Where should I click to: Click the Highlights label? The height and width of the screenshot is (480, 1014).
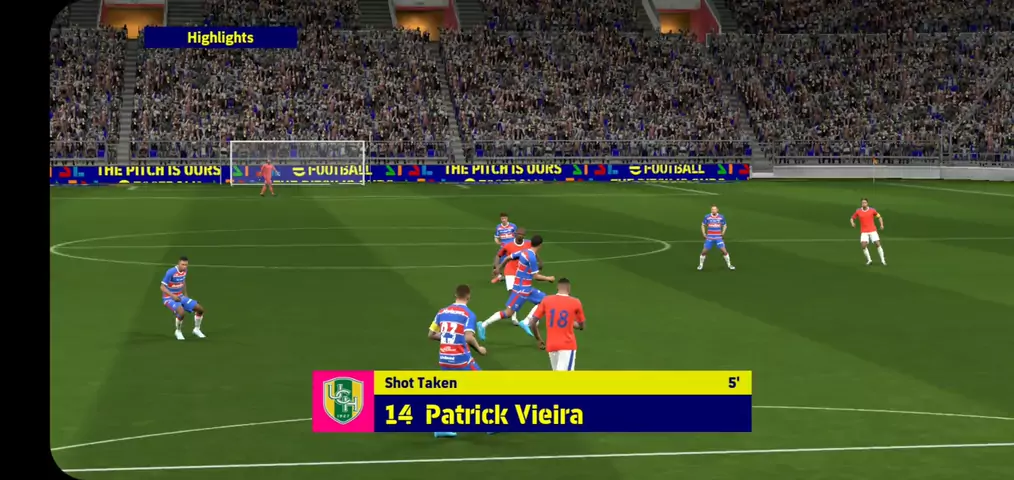pos(220,38)
